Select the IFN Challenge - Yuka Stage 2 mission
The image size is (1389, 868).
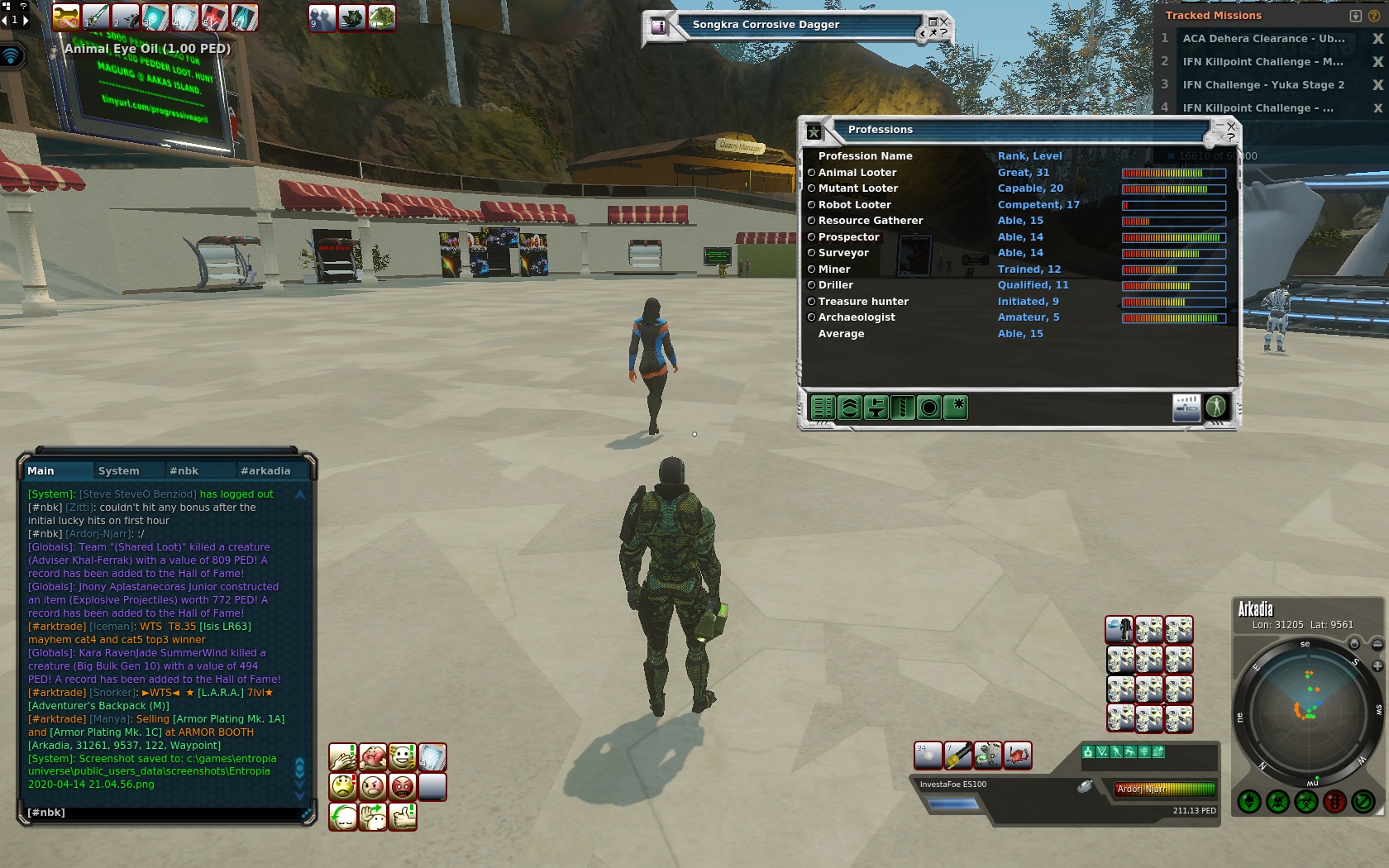point(1263,85)
